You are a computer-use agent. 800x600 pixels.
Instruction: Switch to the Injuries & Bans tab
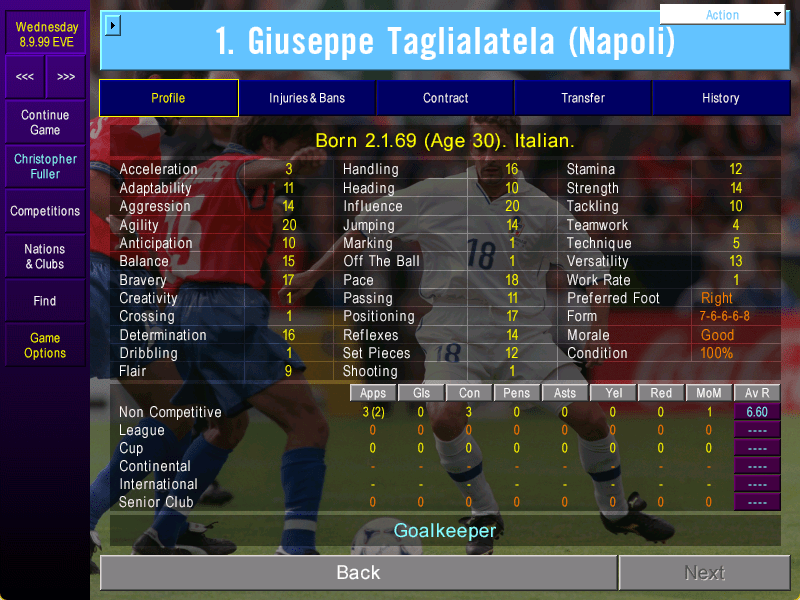(307, 98)
